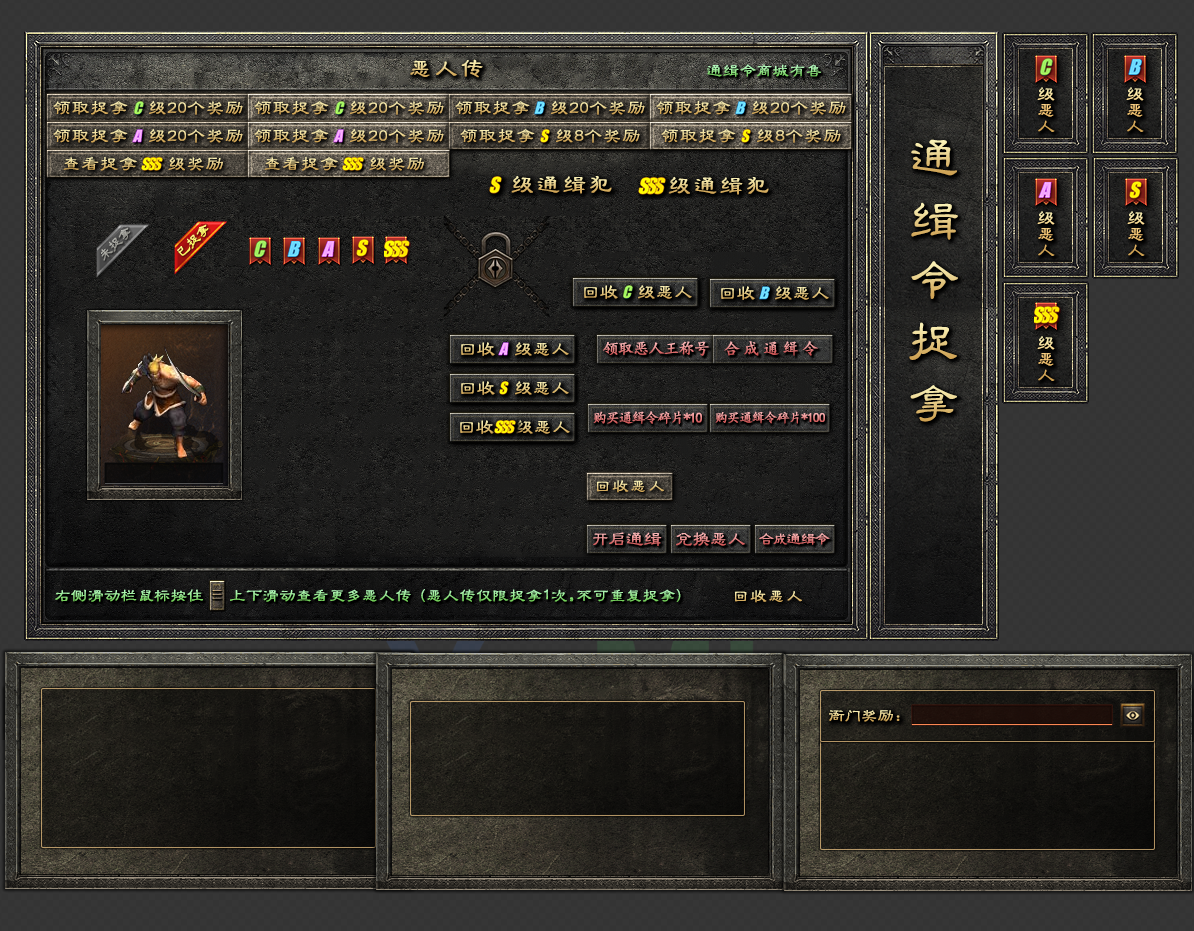This screenshot has height=931, width=1194.
Task: Open the 通缉令捉拿 vertical banner
Action: (934, 280)
